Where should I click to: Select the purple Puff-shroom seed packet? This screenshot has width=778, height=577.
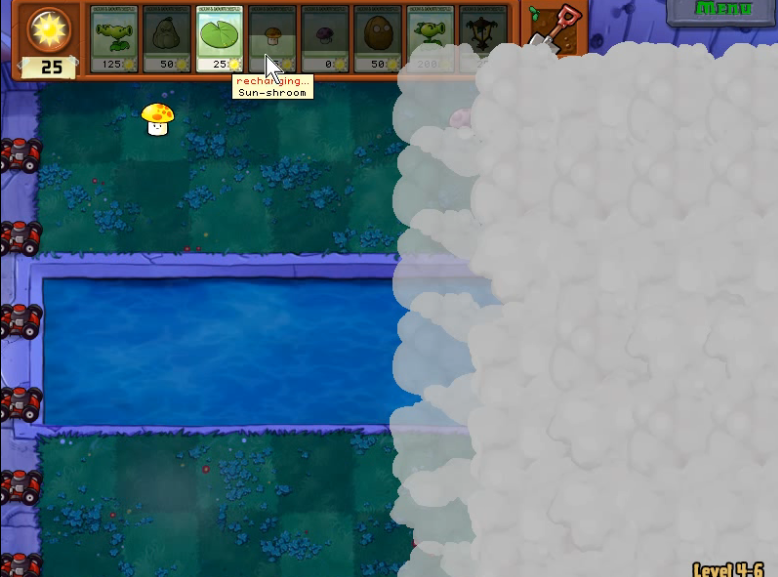[325, 38]
